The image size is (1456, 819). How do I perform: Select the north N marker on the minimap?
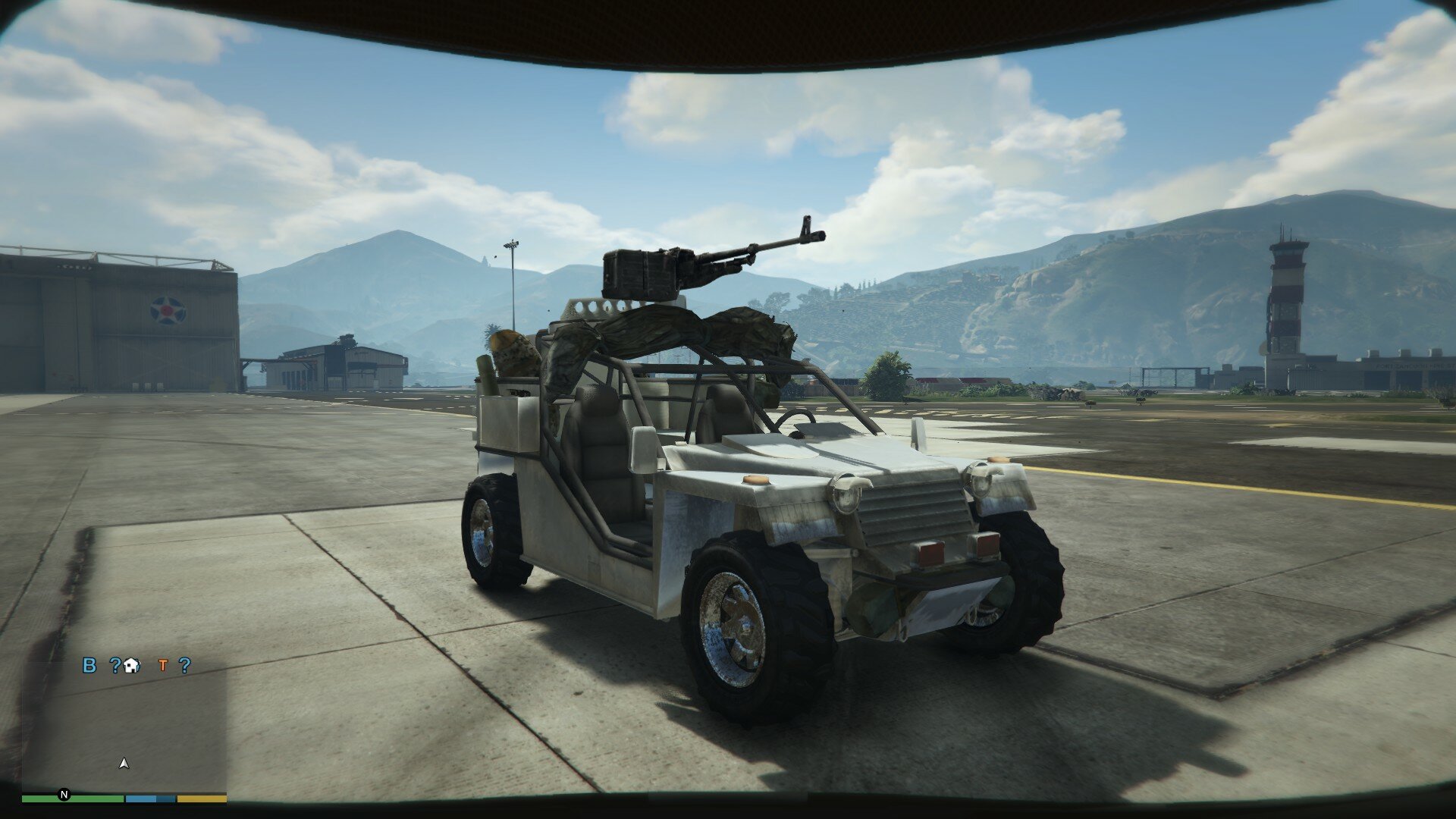click(x=64, y=795)
